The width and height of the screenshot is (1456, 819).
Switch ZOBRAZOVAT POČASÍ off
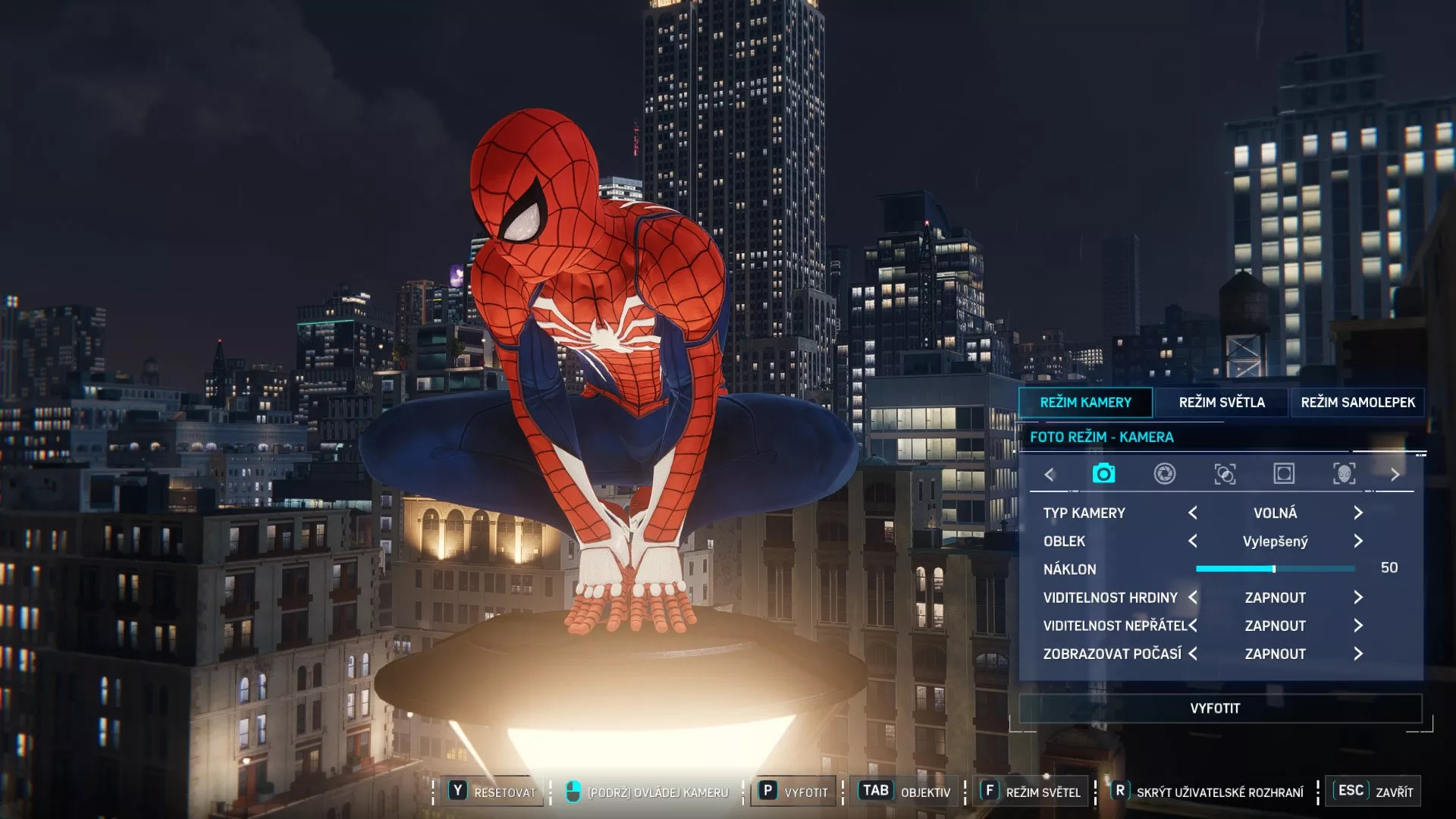pos(1357,653)
